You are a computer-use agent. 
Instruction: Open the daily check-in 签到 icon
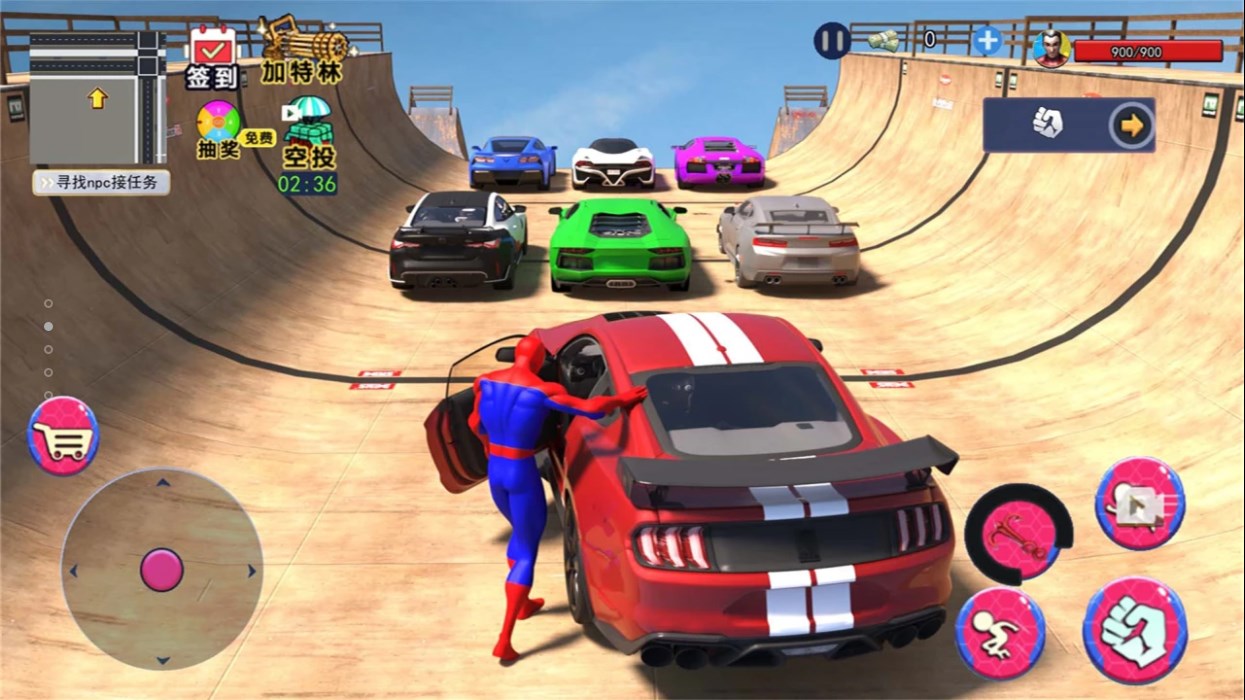(x=212, y=57)
